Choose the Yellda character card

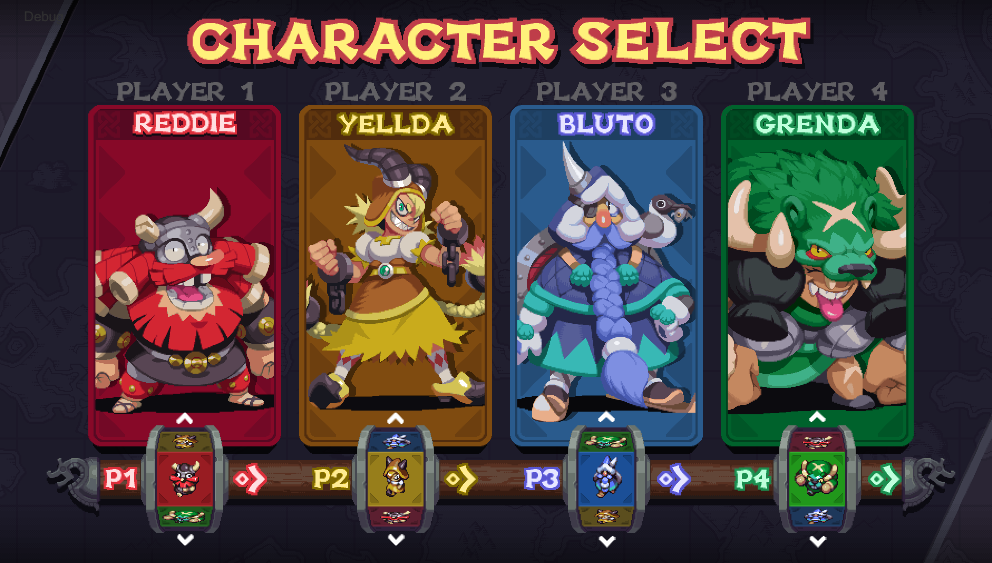coord(396,275)
